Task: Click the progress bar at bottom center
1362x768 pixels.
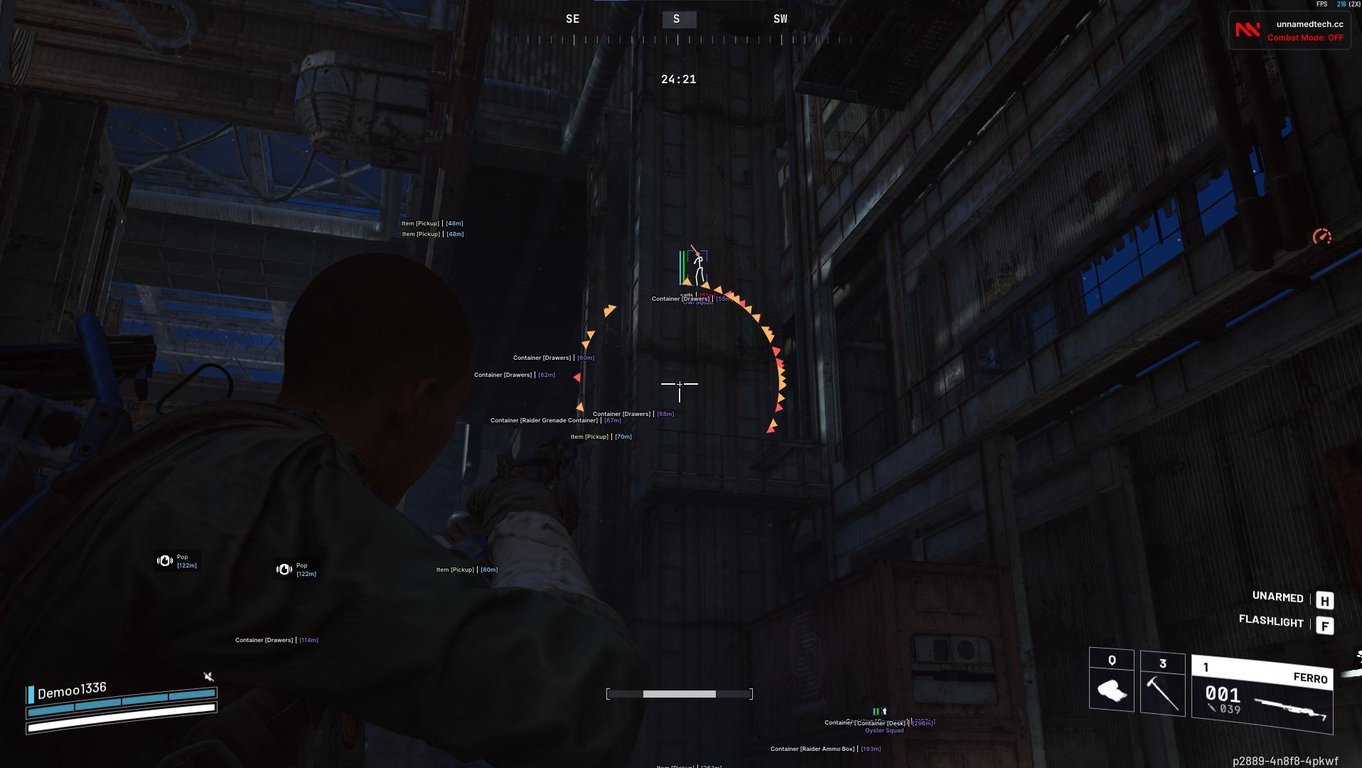Action: (679, 692)
